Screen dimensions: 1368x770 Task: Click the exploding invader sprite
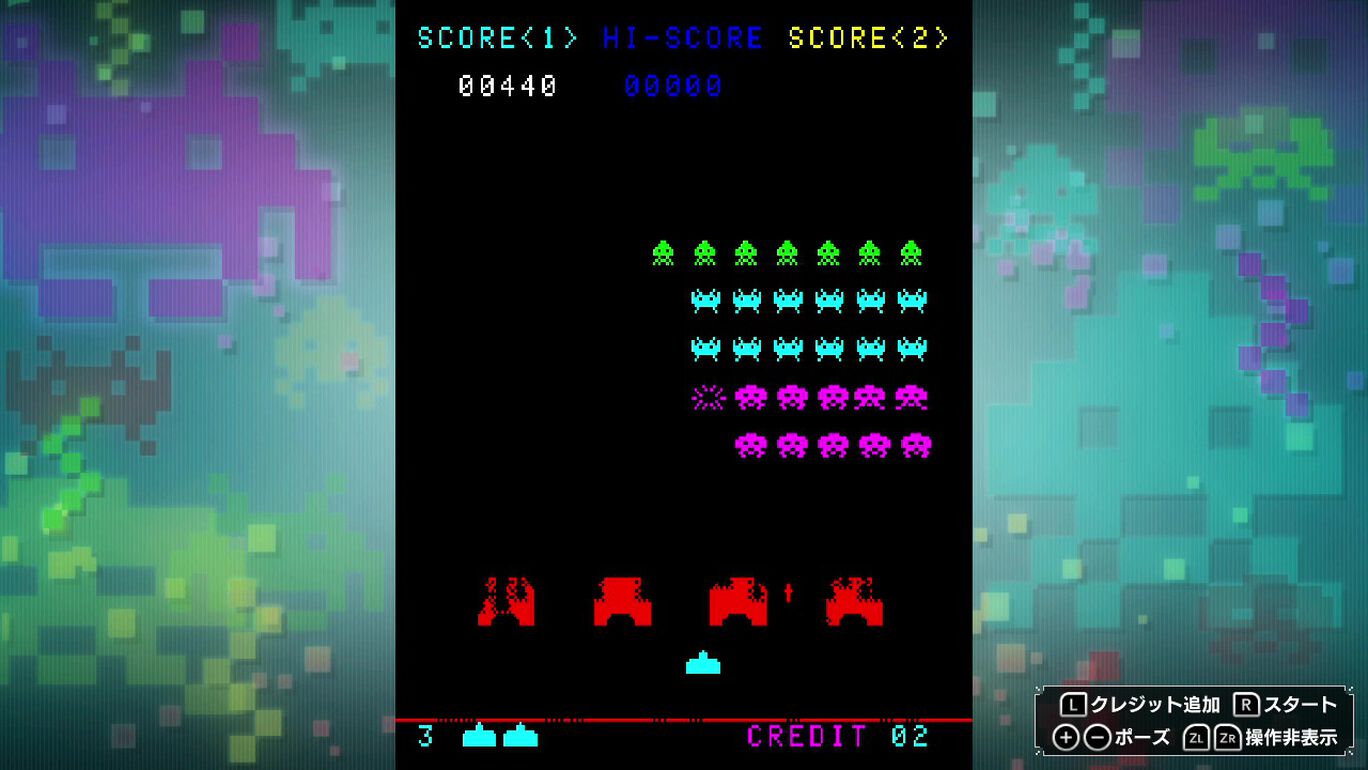(705, 397)
